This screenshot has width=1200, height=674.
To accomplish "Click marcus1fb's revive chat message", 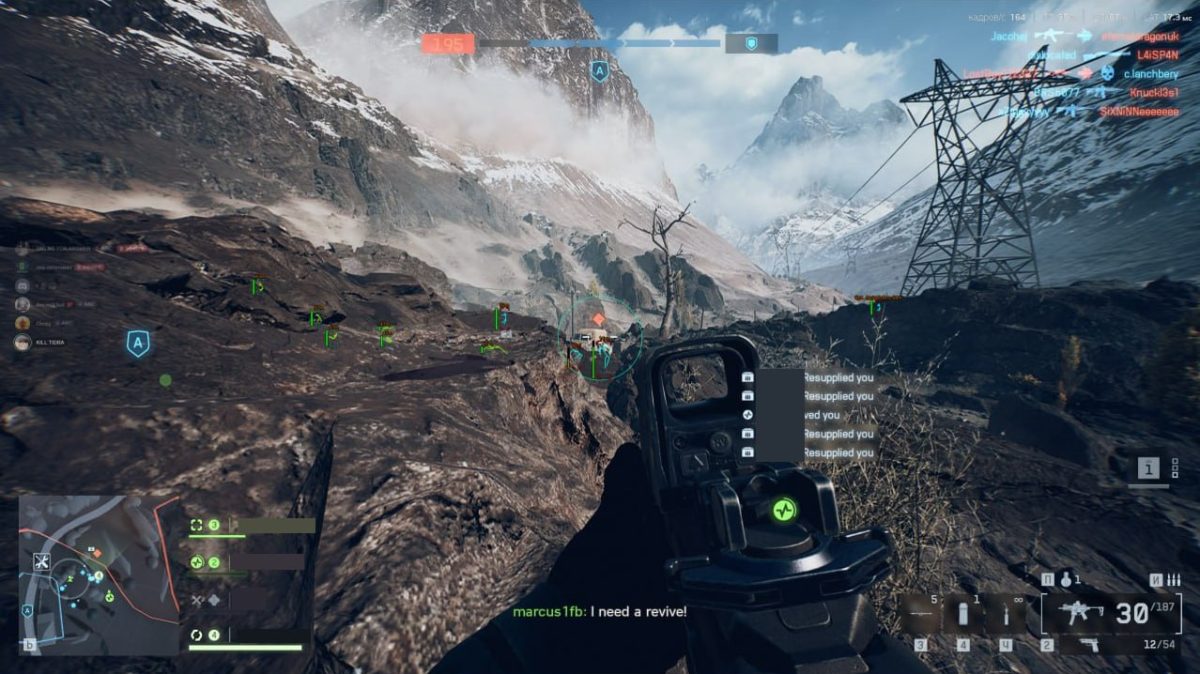I will click(599, 611).
